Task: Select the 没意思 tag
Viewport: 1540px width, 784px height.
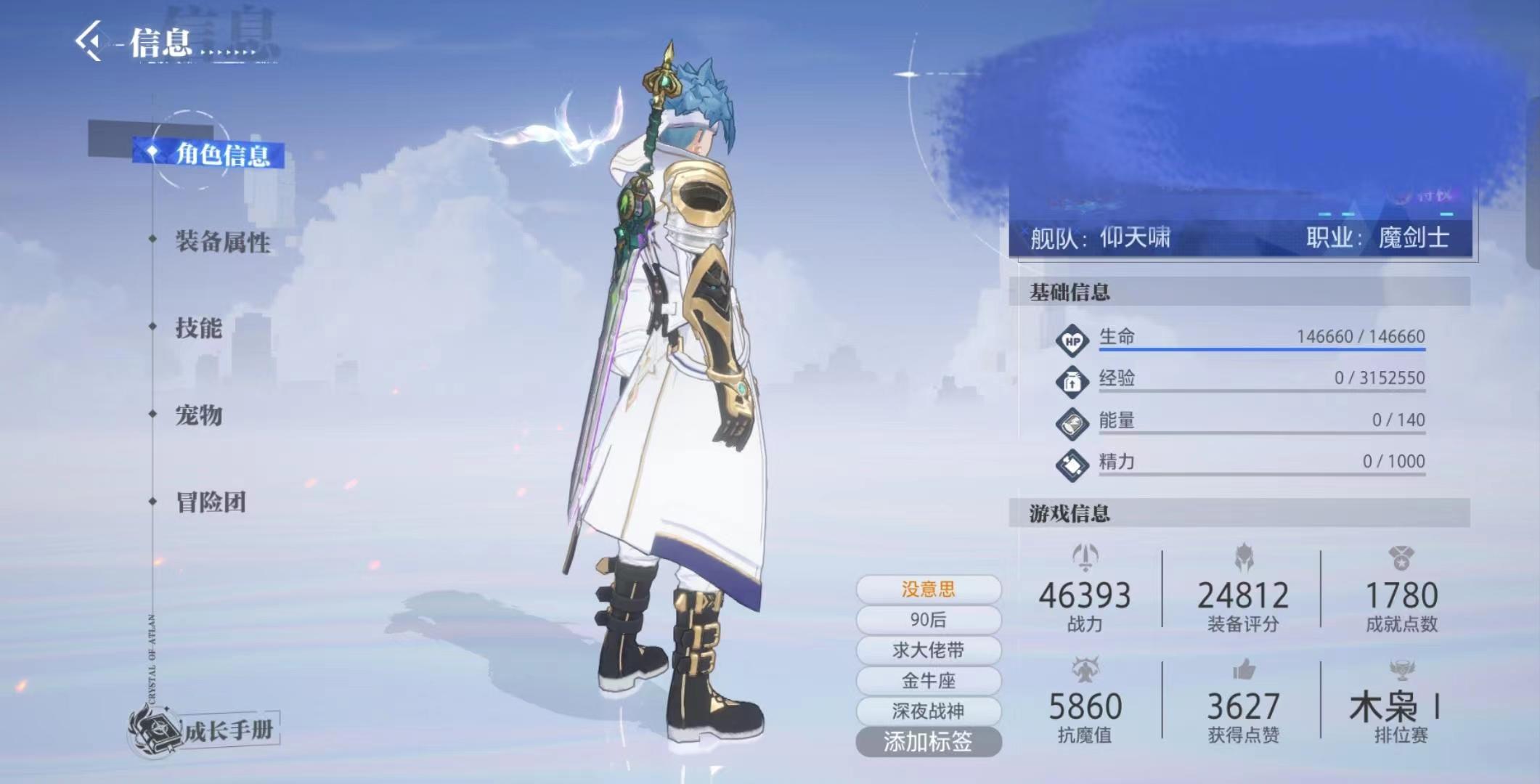Action: tap(928, 589)
